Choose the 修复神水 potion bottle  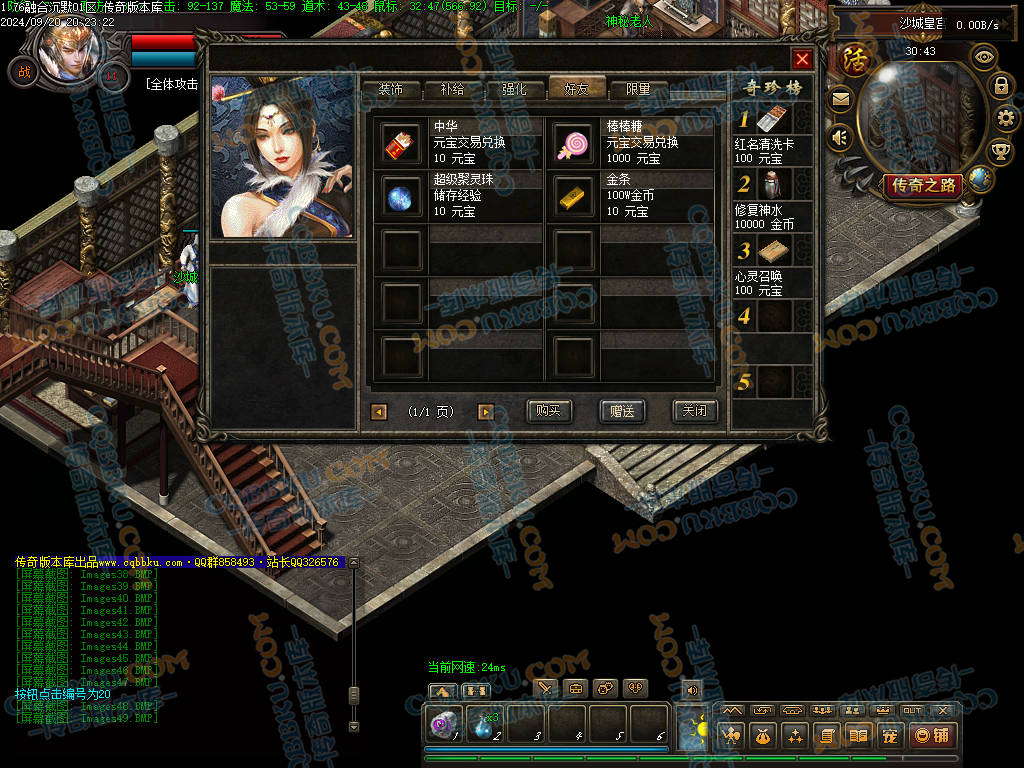click(x=771, y=185)
